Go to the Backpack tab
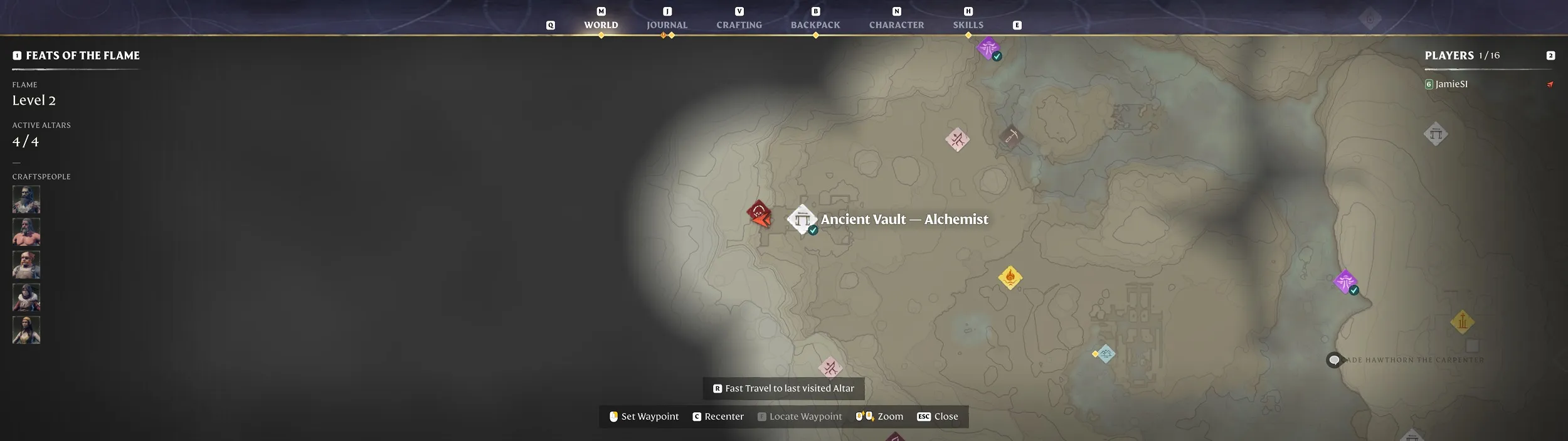 [x=815, y=25]
